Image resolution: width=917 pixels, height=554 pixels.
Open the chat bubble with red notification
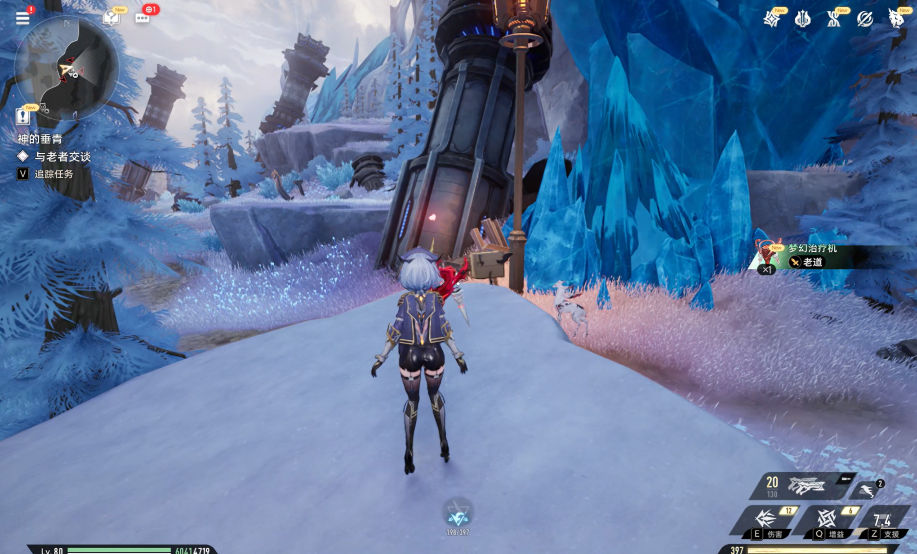tap(143, 16)
